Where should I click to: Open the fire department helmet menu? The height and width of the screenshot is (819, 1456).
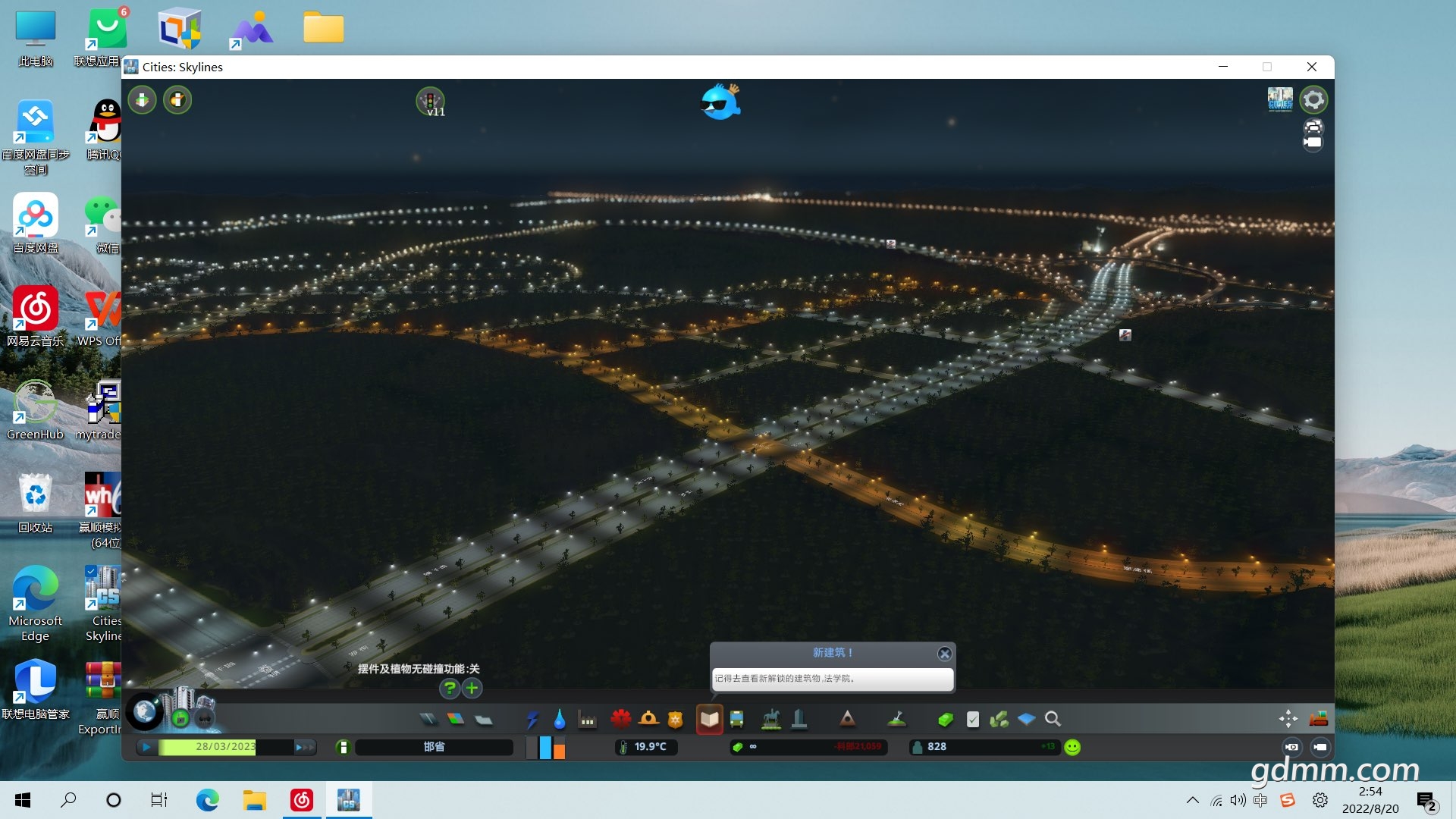click(648, 719)
